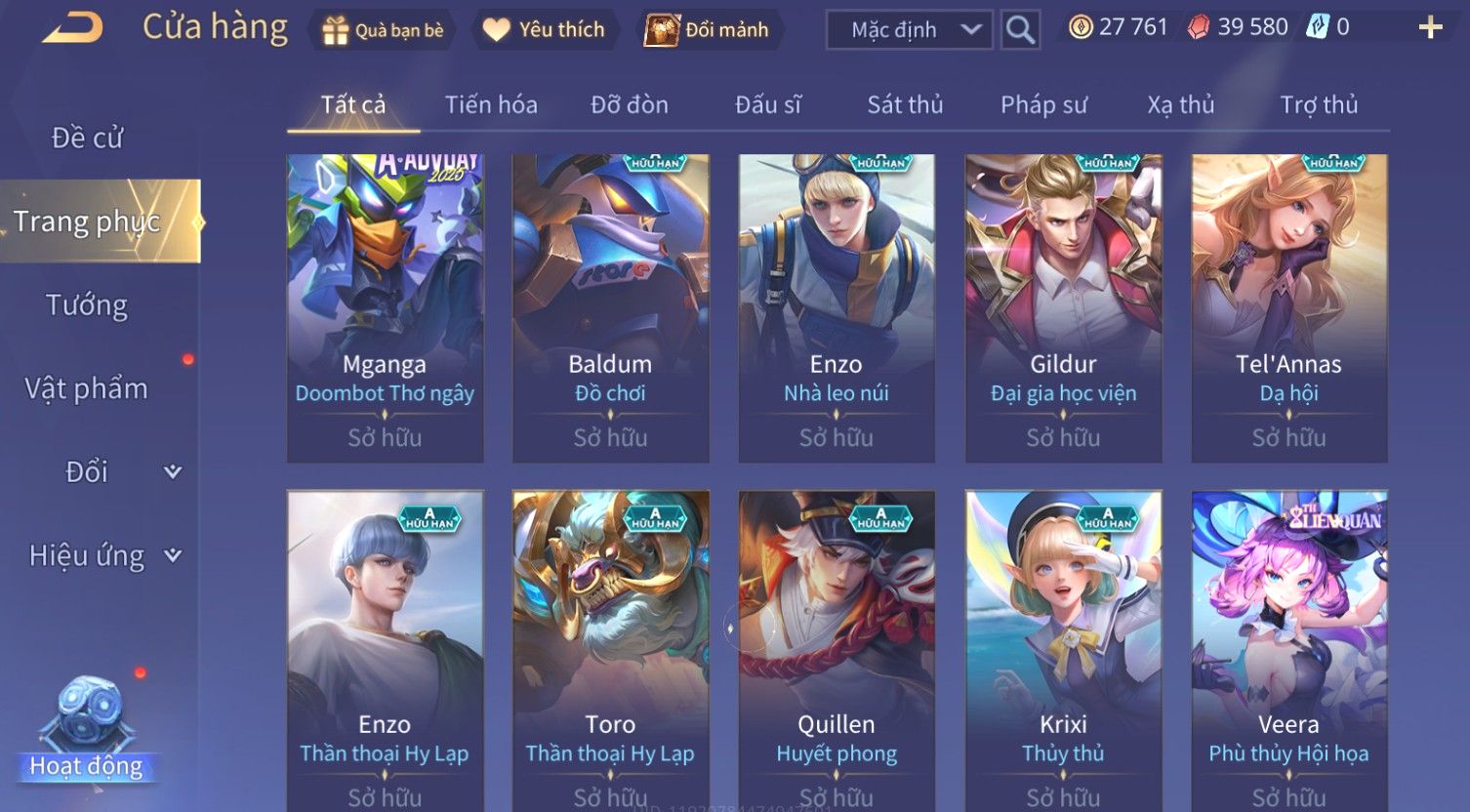Open the Vật phẩm items section
The width and height of the screenshot is (1470, 812).
(x=87, y=388)
